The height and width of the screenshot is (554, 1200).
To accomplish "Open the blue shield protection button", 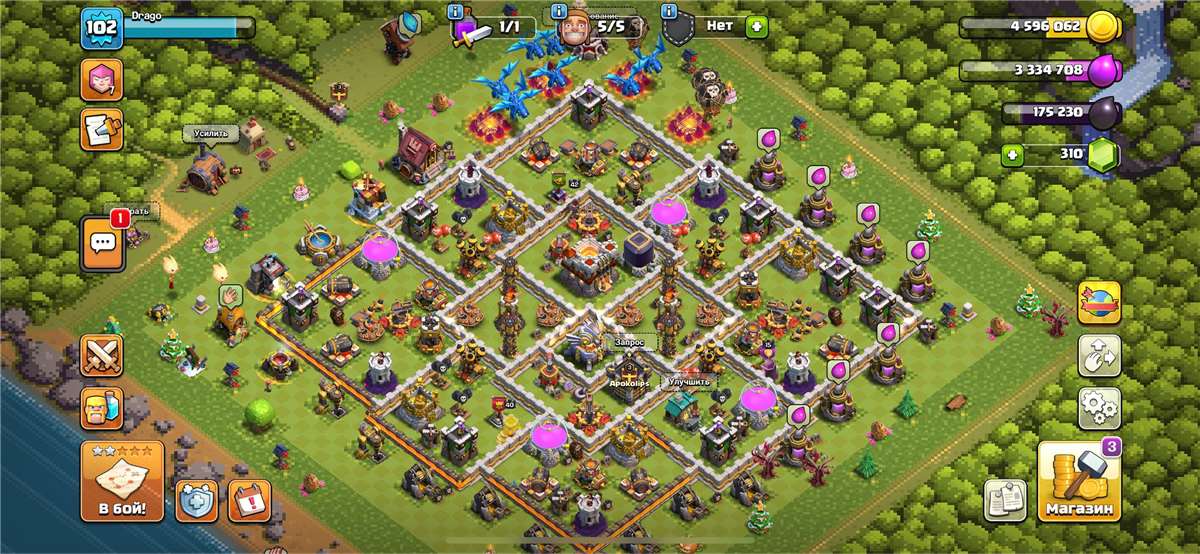I will [197, 500].
